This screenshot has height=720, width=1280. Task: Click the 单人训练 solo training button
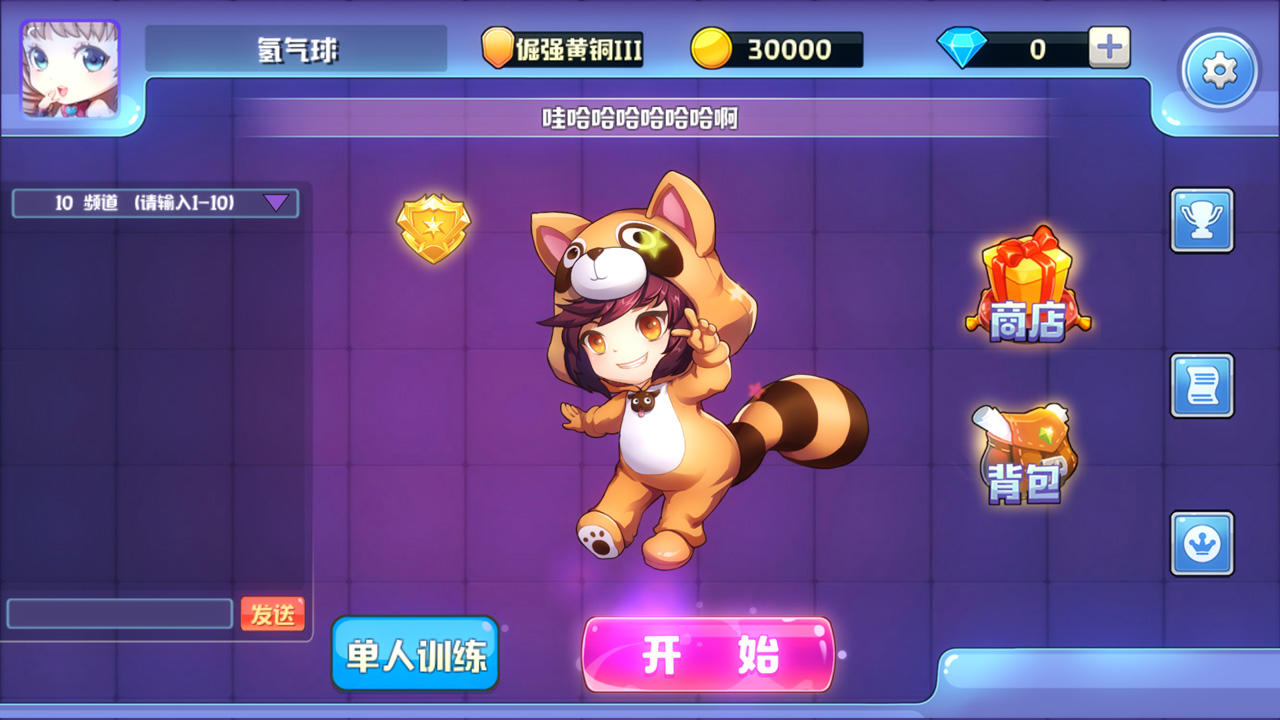(413, 655)
